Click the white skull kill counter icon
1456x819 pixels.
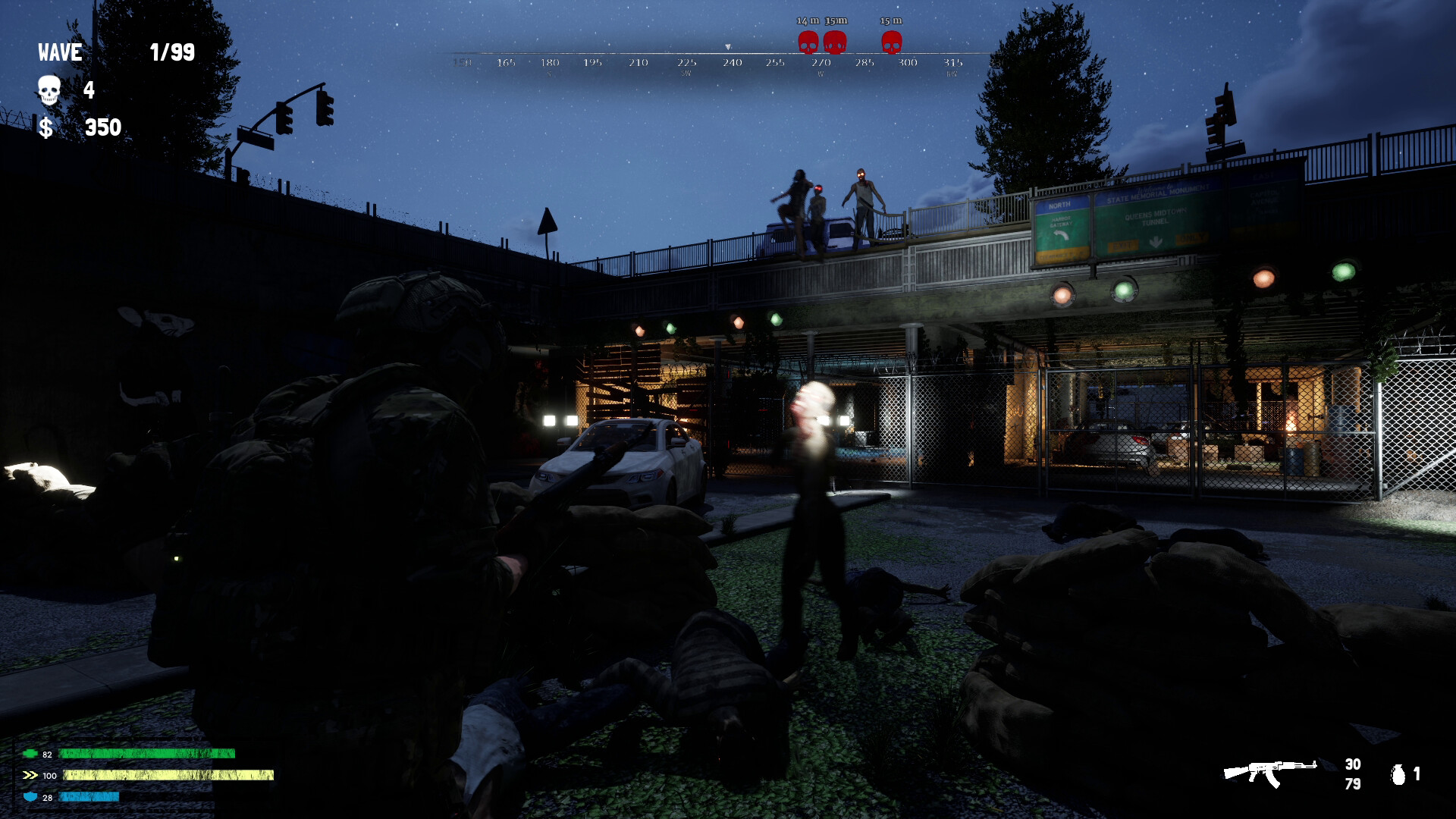(x=49, y=90)
